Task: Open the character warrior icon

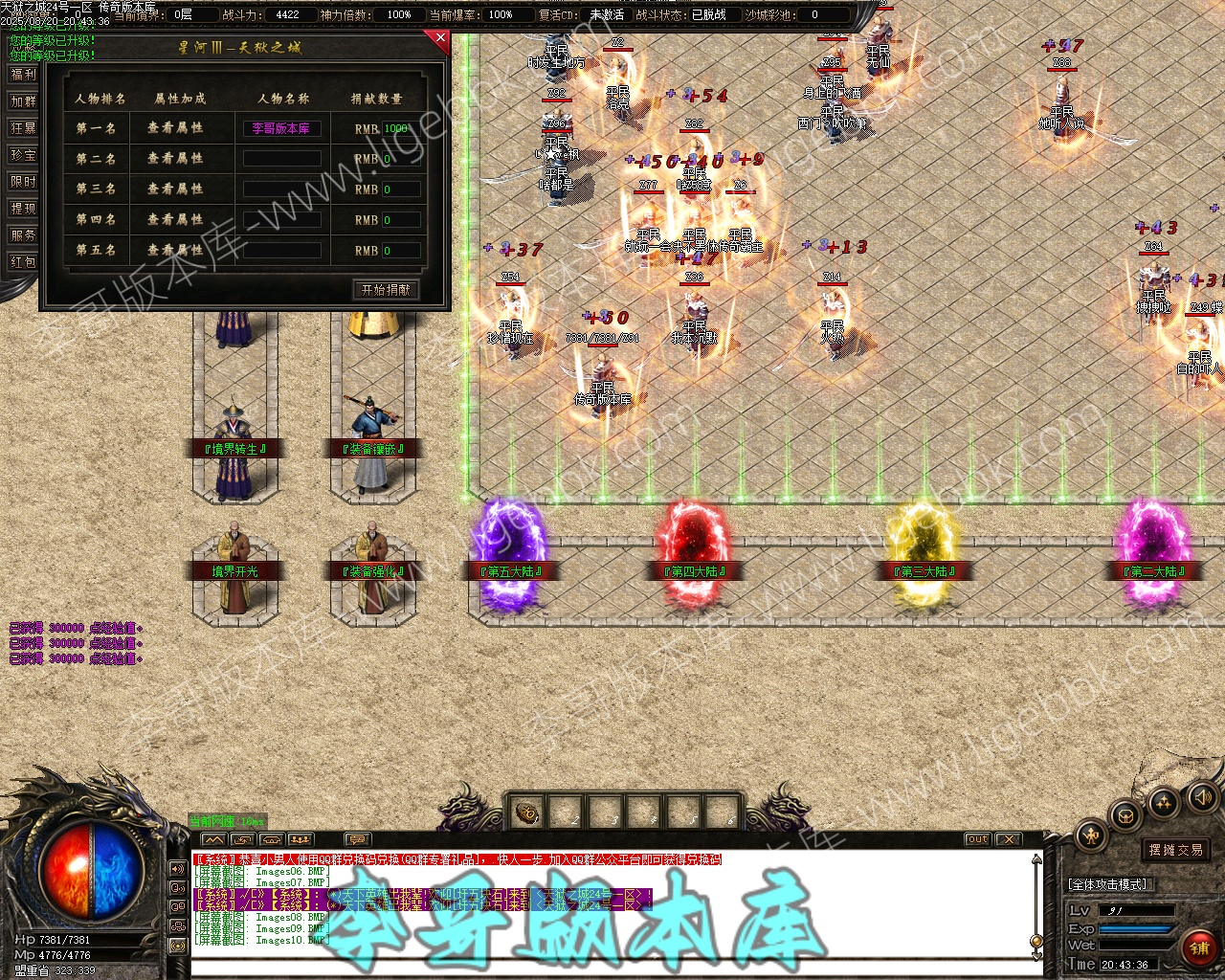Action: [x=1092, y=836]
